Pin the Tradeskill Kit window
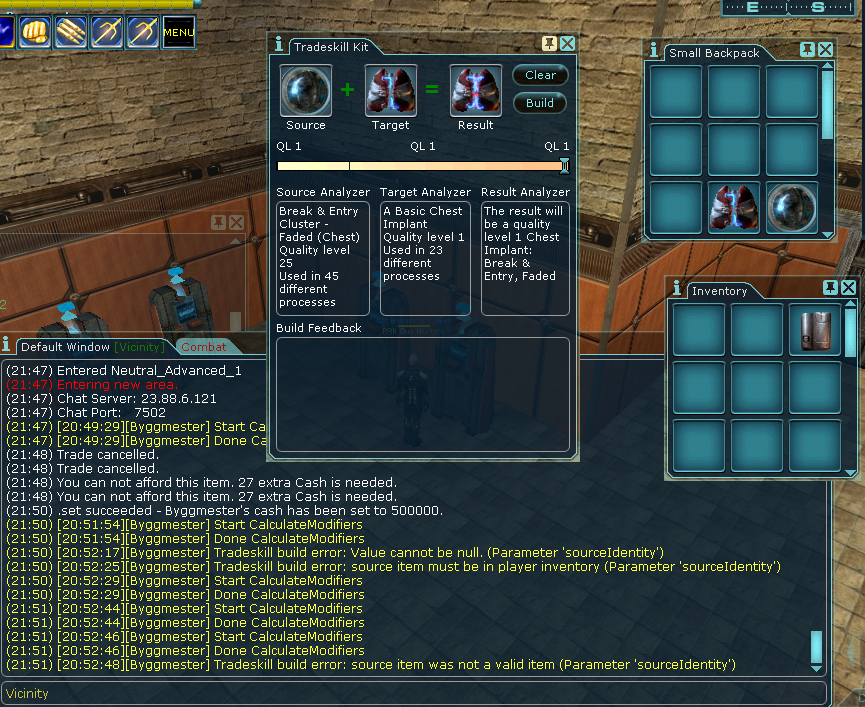Screen dimensions: 865x707 click(x=549, y=44)
